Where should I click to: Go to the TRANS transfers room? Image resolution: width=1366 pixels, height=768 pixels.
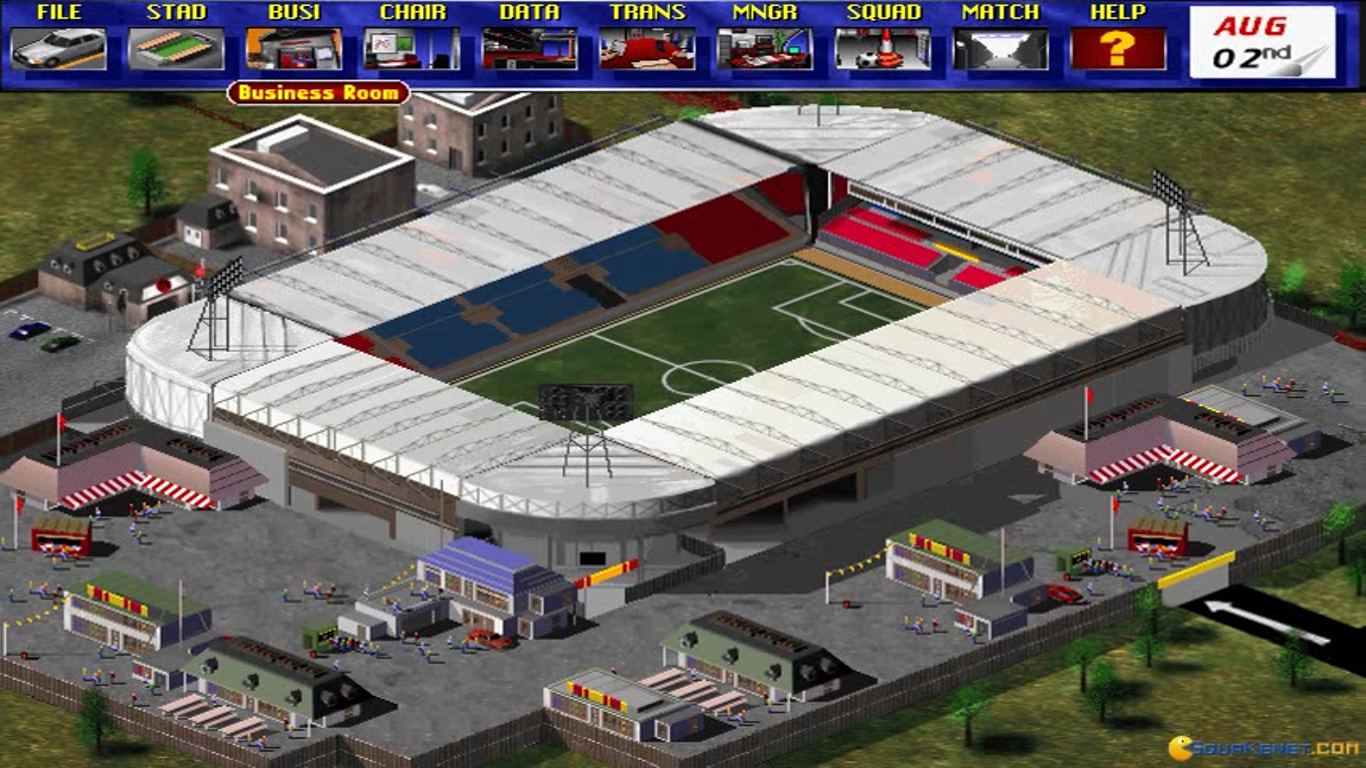point(647,48)
